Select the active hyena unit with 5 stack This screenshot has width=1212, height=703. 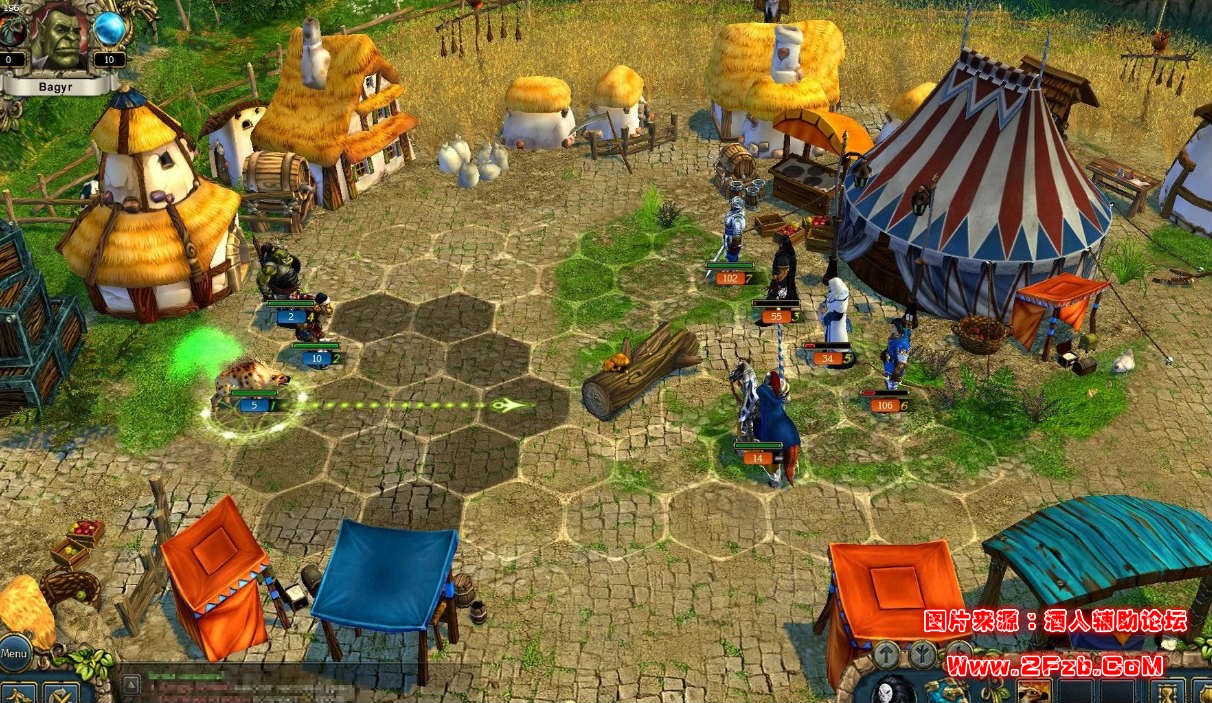pyautogui.click(x=253, y=385)
